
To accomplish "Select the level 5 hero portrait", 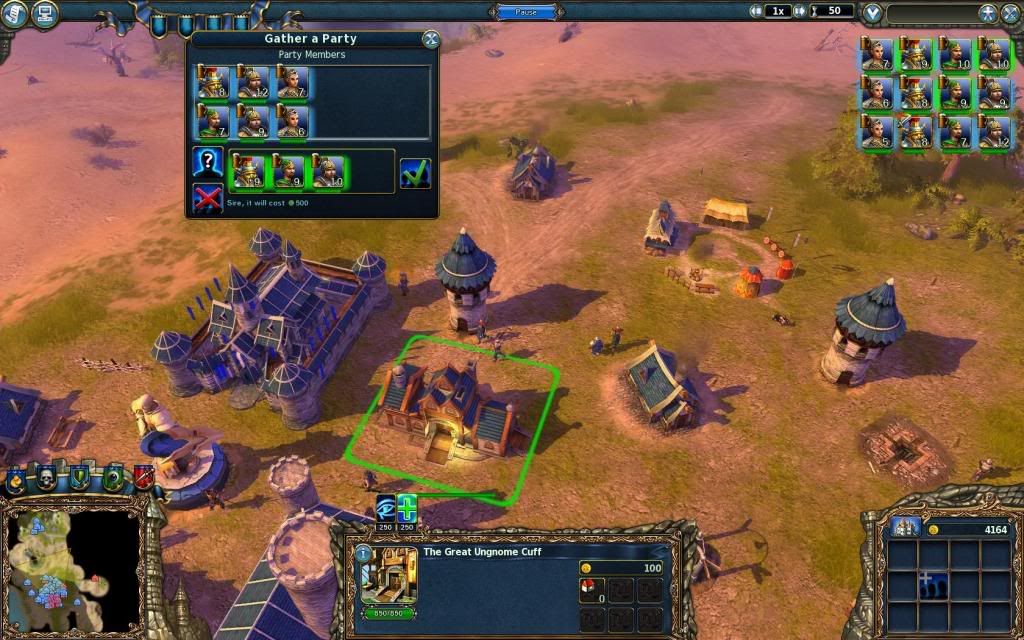I will [876, 132].
